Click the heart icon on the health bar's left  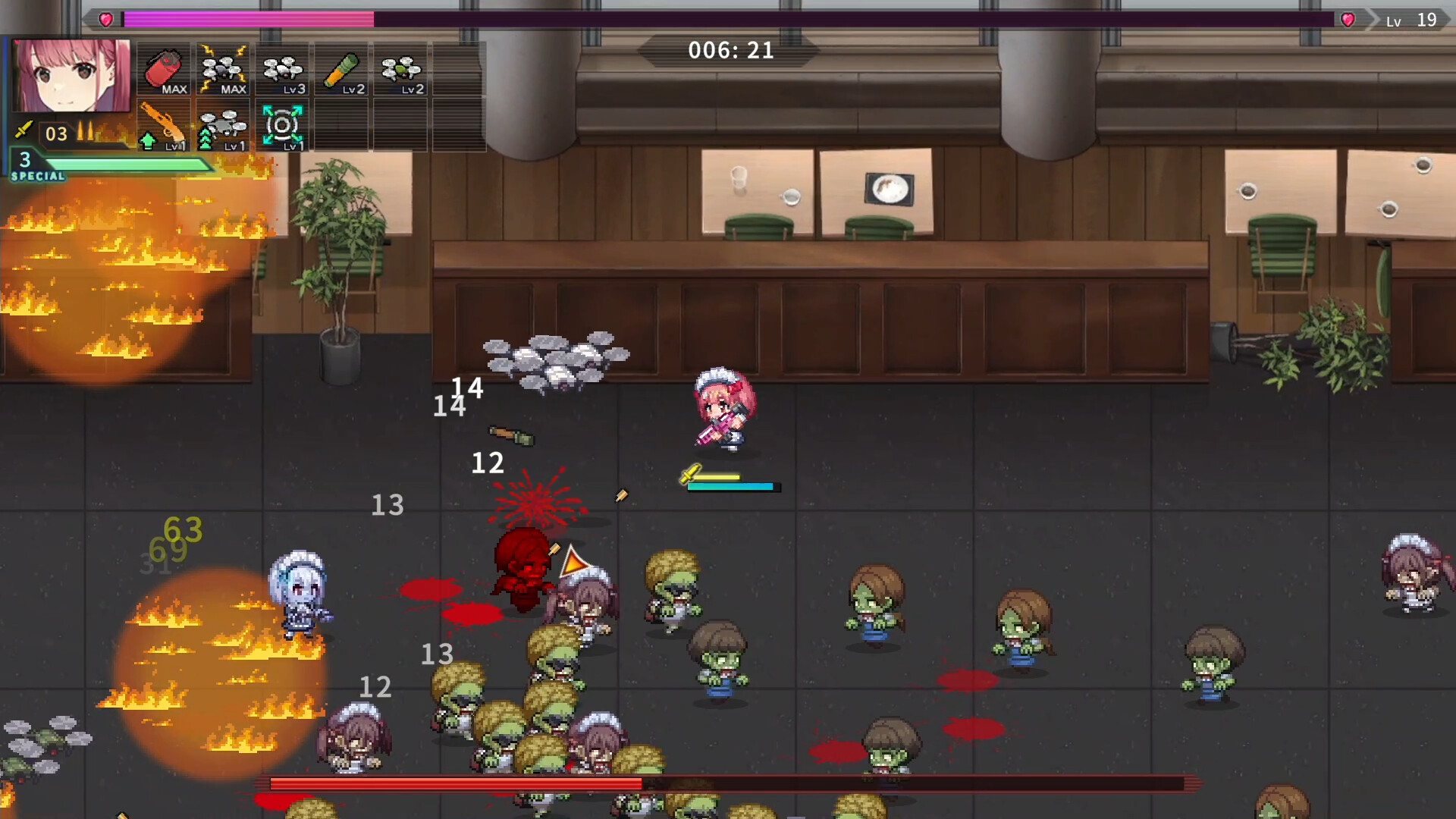(x=106, y=19)
